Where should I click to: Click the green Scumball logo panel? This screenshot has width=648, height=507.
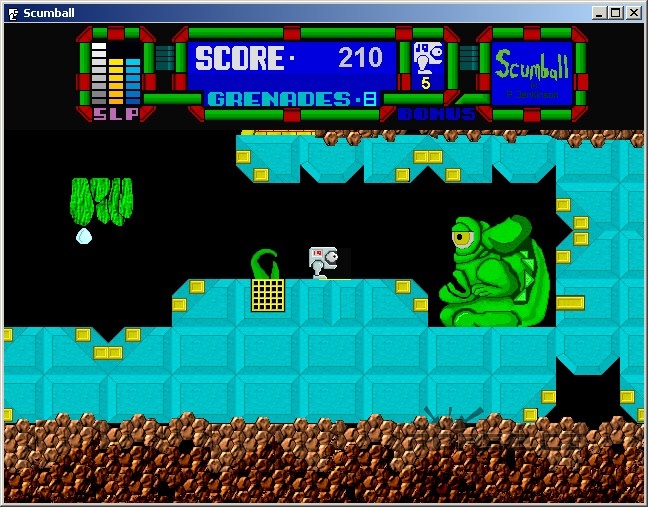click(531, 72)
